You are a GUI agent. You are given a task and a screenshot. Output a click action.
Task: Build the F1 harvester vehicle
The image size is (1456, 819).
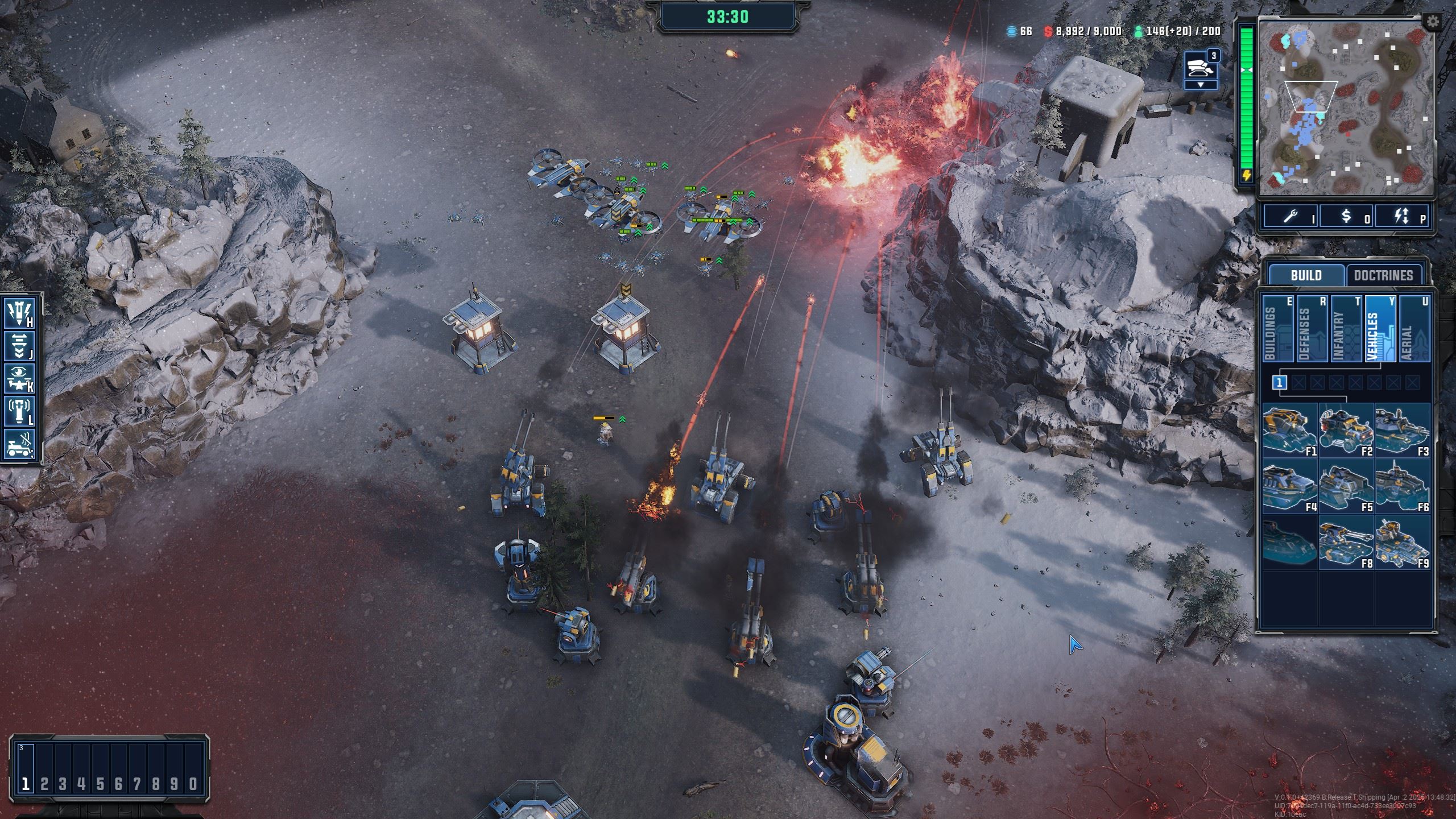[1289, 430]
